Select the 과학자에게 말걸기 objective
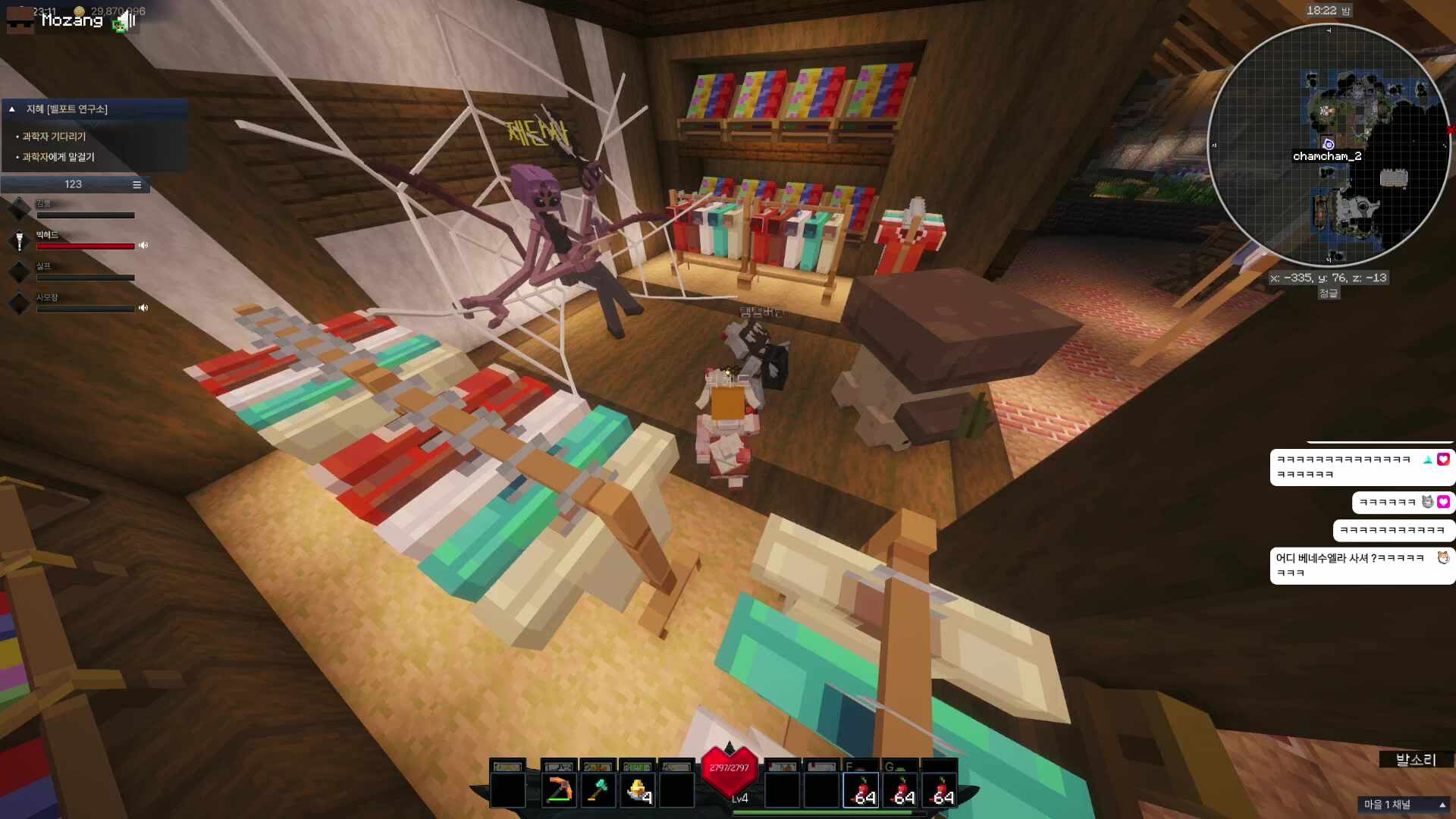1456x819 pixels. pos(58,157)
